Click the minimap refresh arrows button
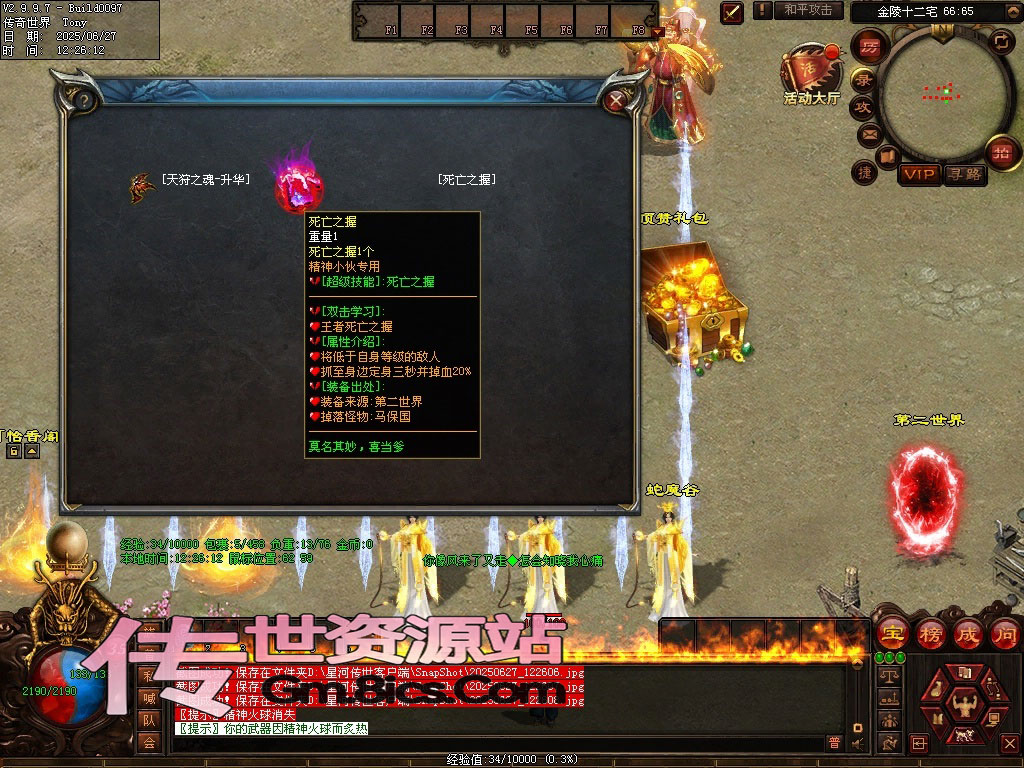 click(1001, 42)
